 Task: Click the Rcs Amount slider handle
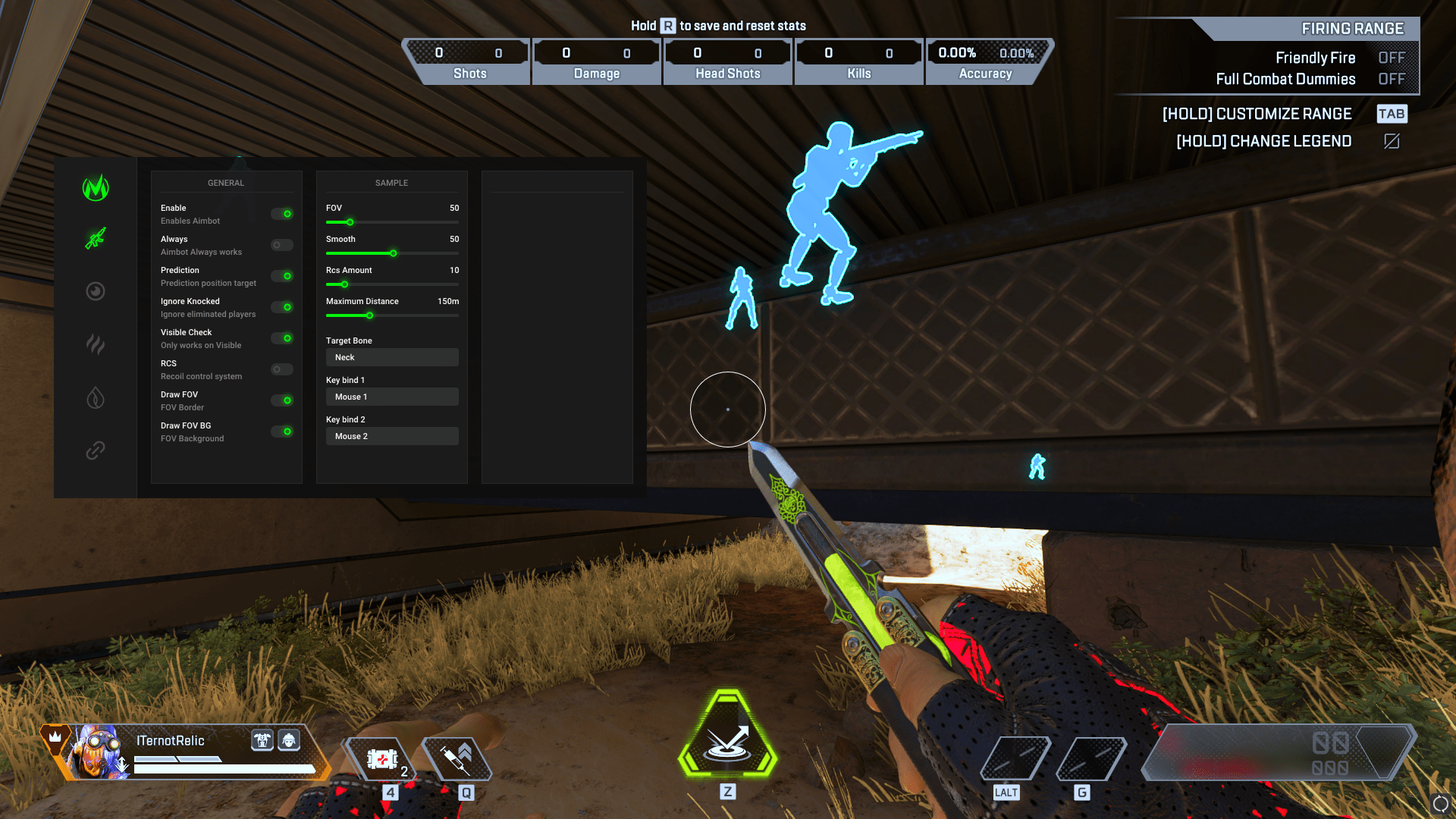pos(344,284)
